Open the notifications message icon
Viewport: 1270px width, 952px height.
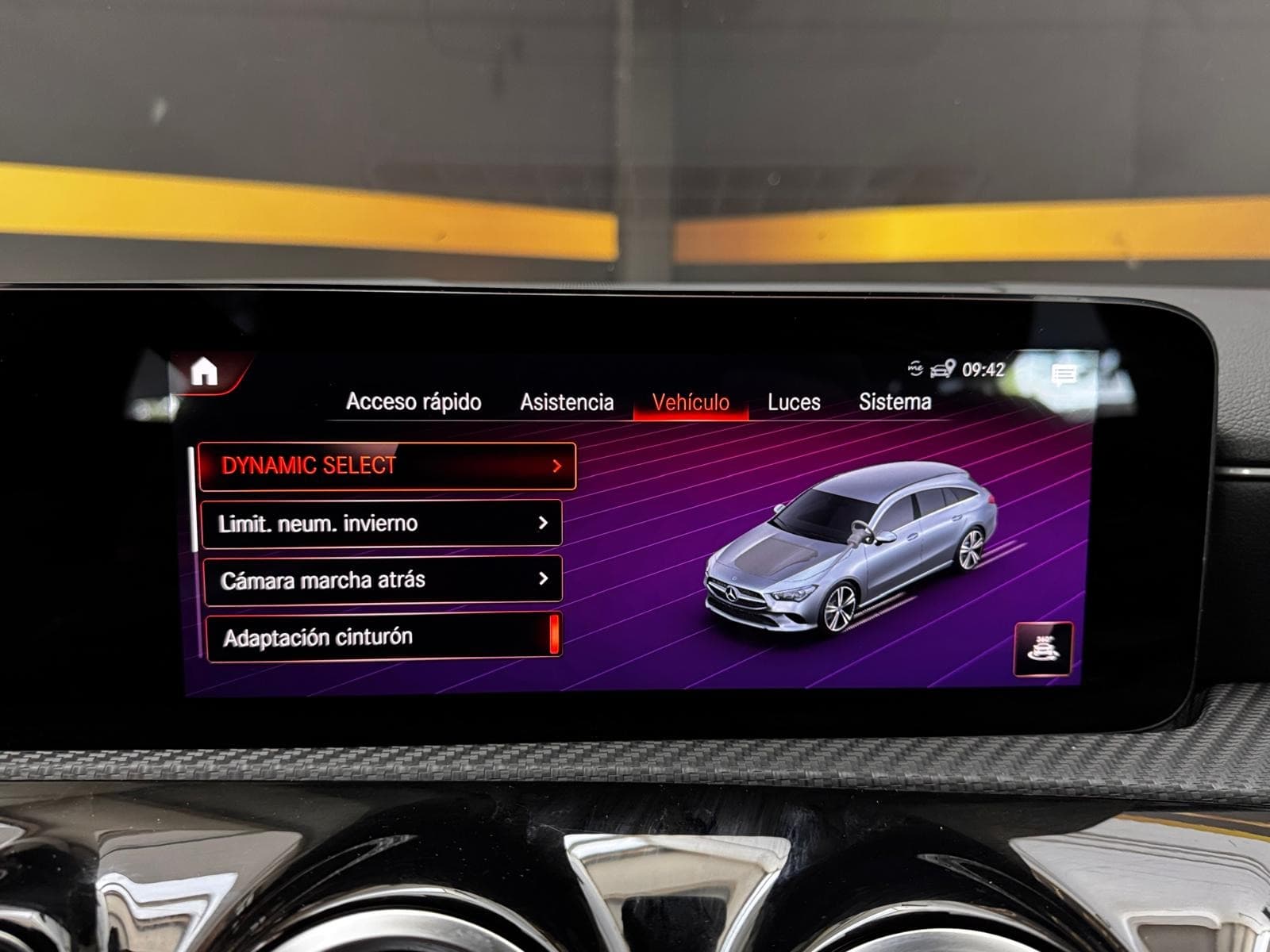tap(1064, 374)
